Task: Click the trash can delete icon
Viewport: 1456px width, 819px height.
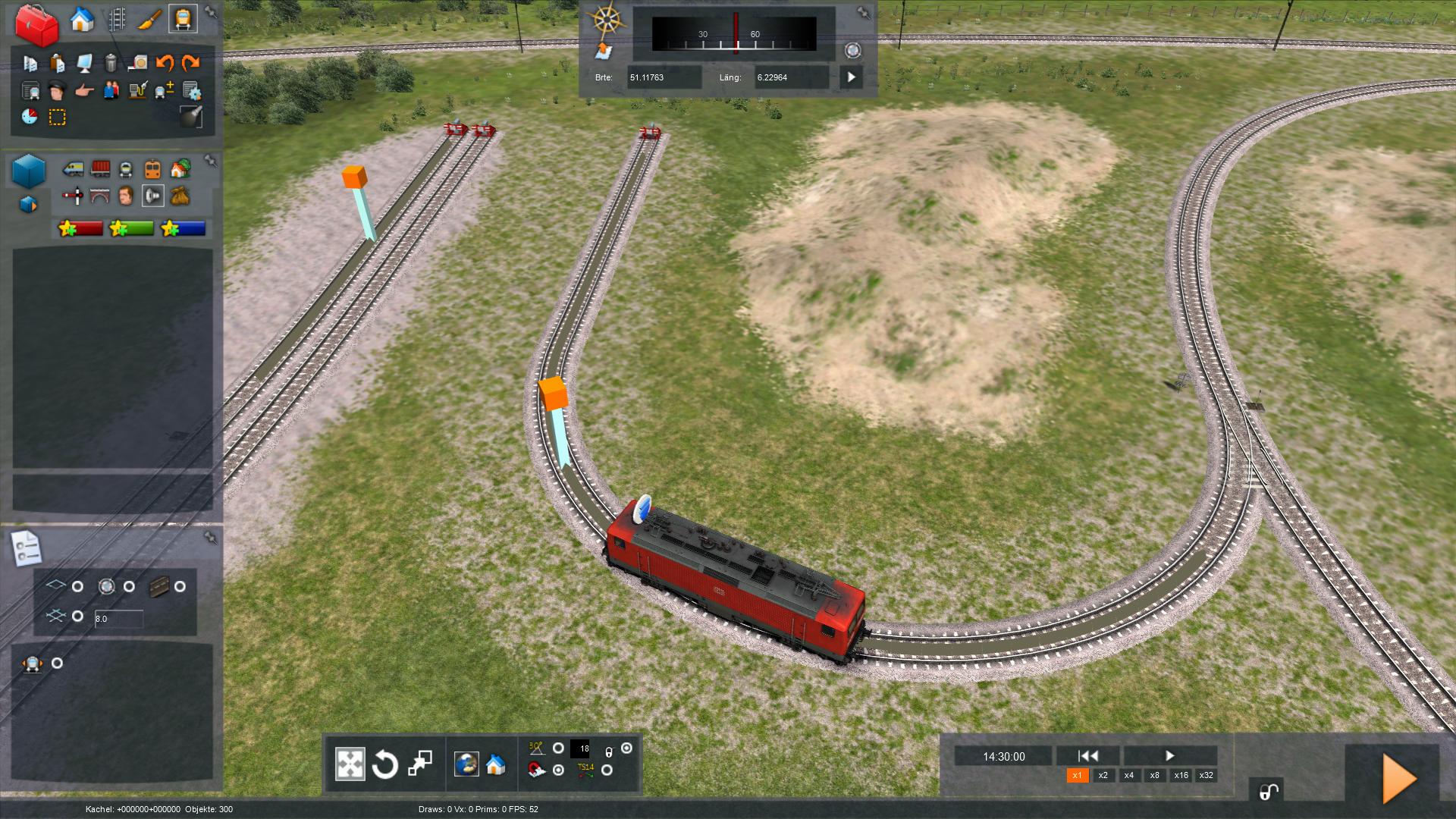Action: pyautogui.click(x=111, y=63)
